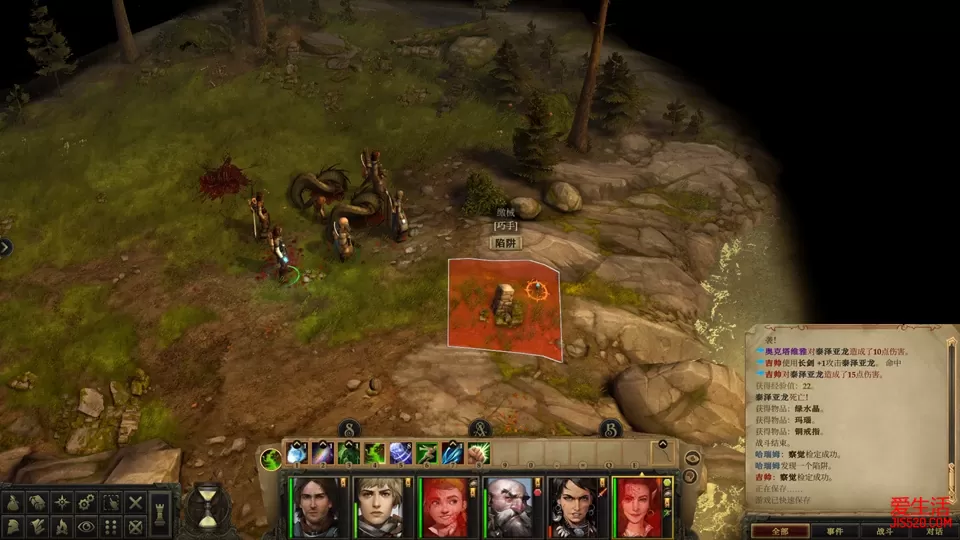Click the round green ability icon left of hotbar

270,459
